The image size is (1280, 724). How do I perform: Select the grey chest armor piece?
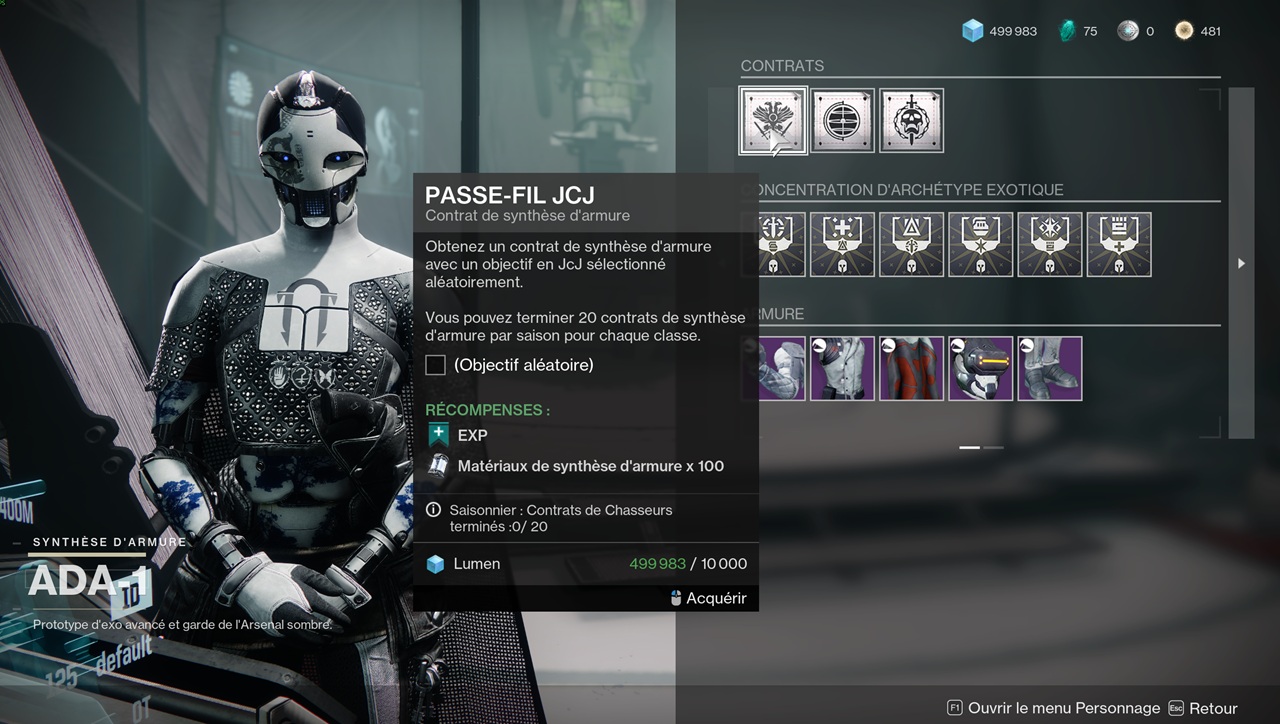click(x=842, y=368)
